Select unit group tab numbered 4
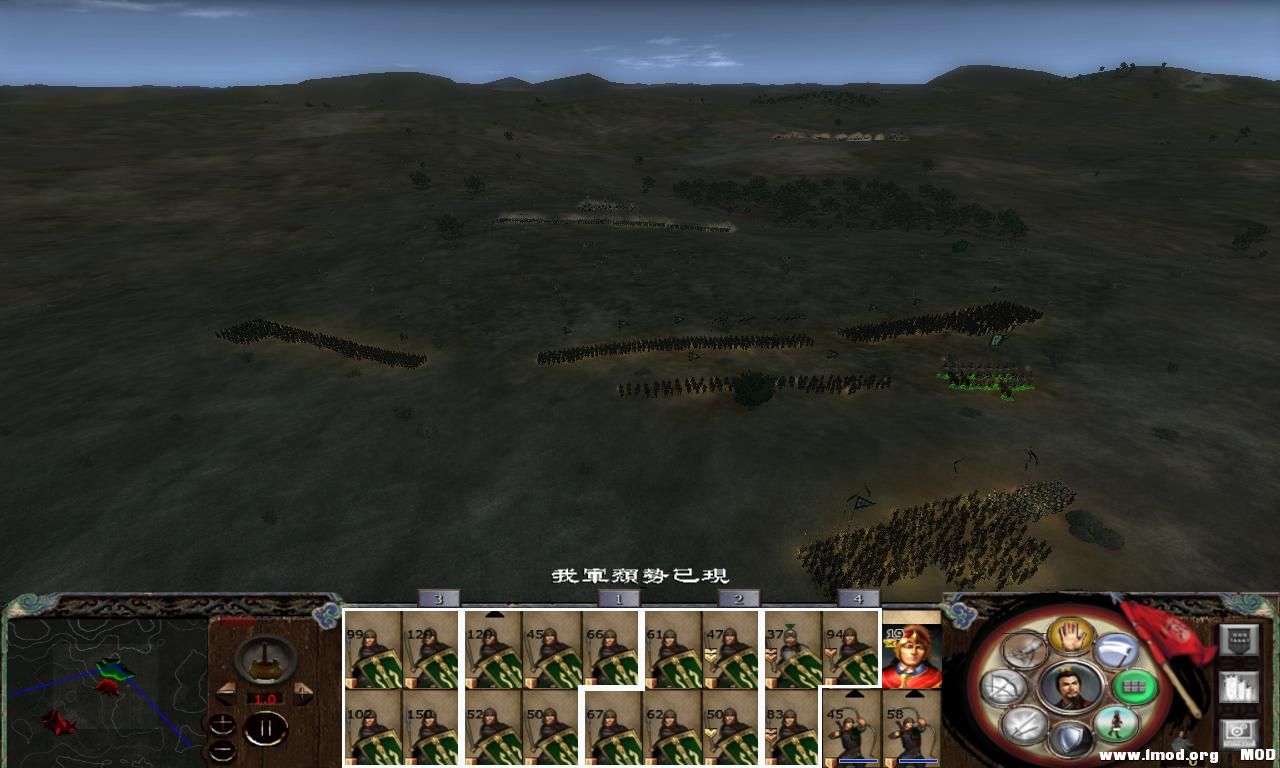Viewport: 1280px width, 768px height. tap(857, 600)
